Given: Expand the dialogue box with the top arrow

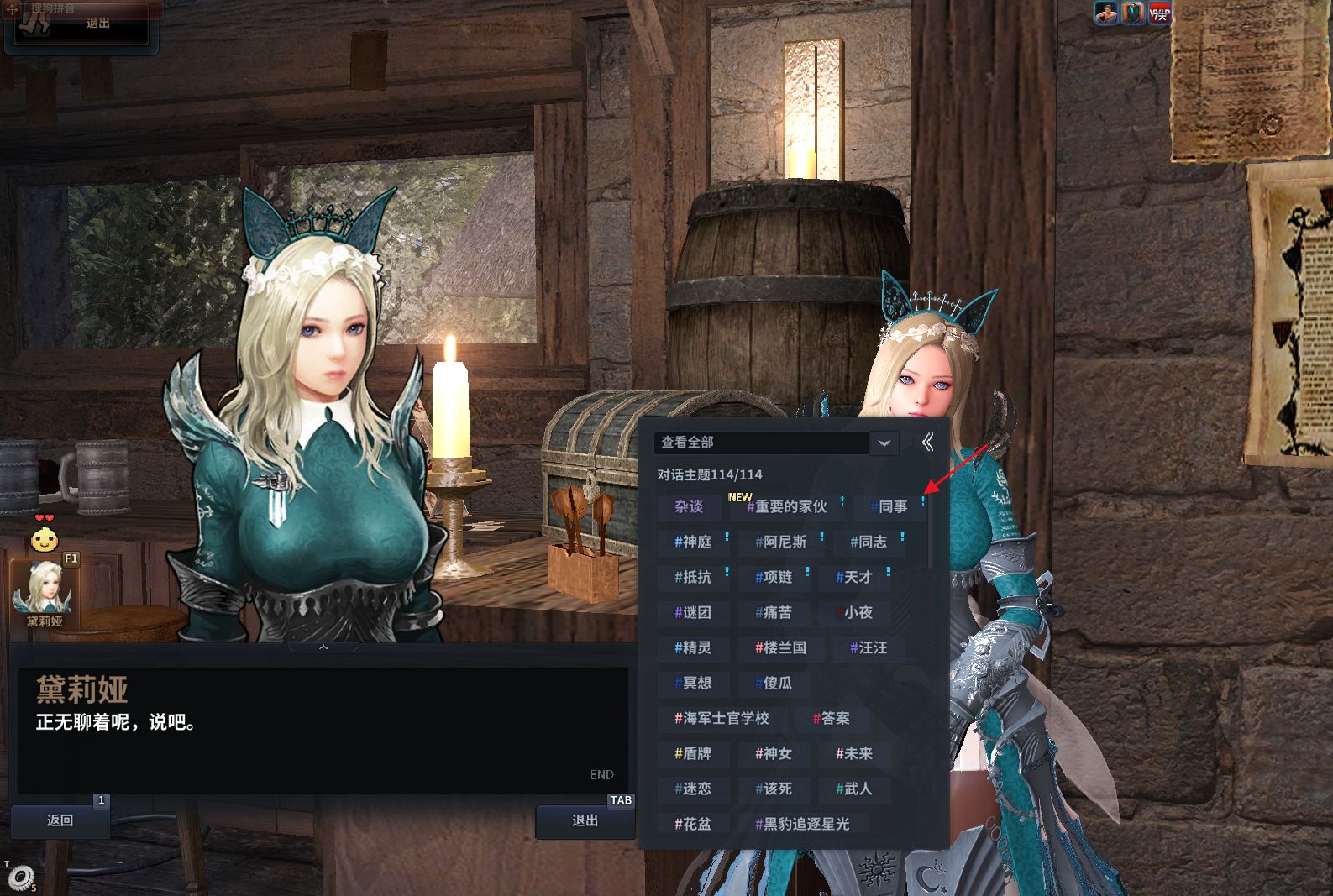Looking at the screenshot, I should click(x=323, y=647).
